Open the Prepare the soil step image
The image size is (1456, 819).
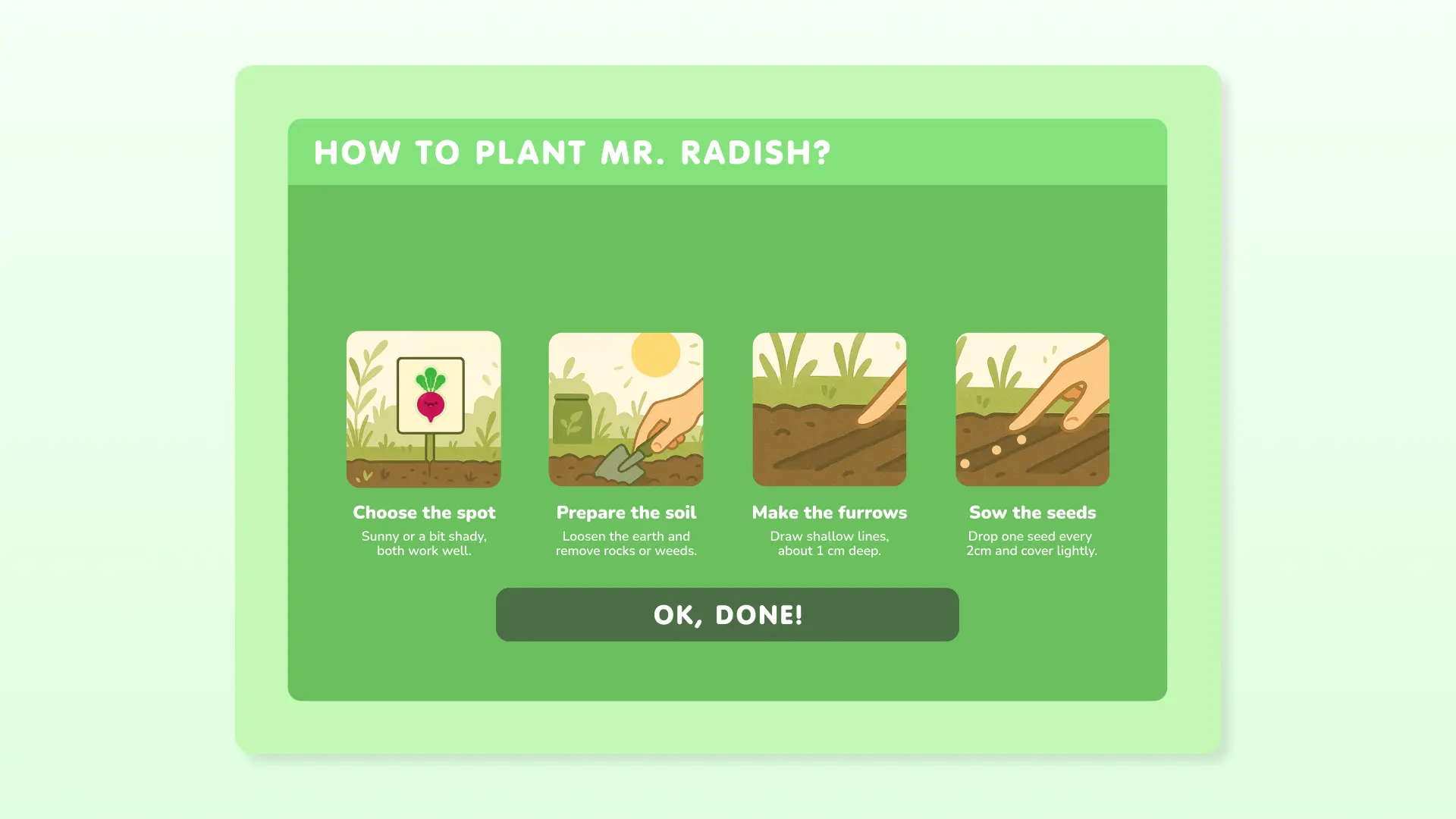pyautogui.click(x=626, y=409)
